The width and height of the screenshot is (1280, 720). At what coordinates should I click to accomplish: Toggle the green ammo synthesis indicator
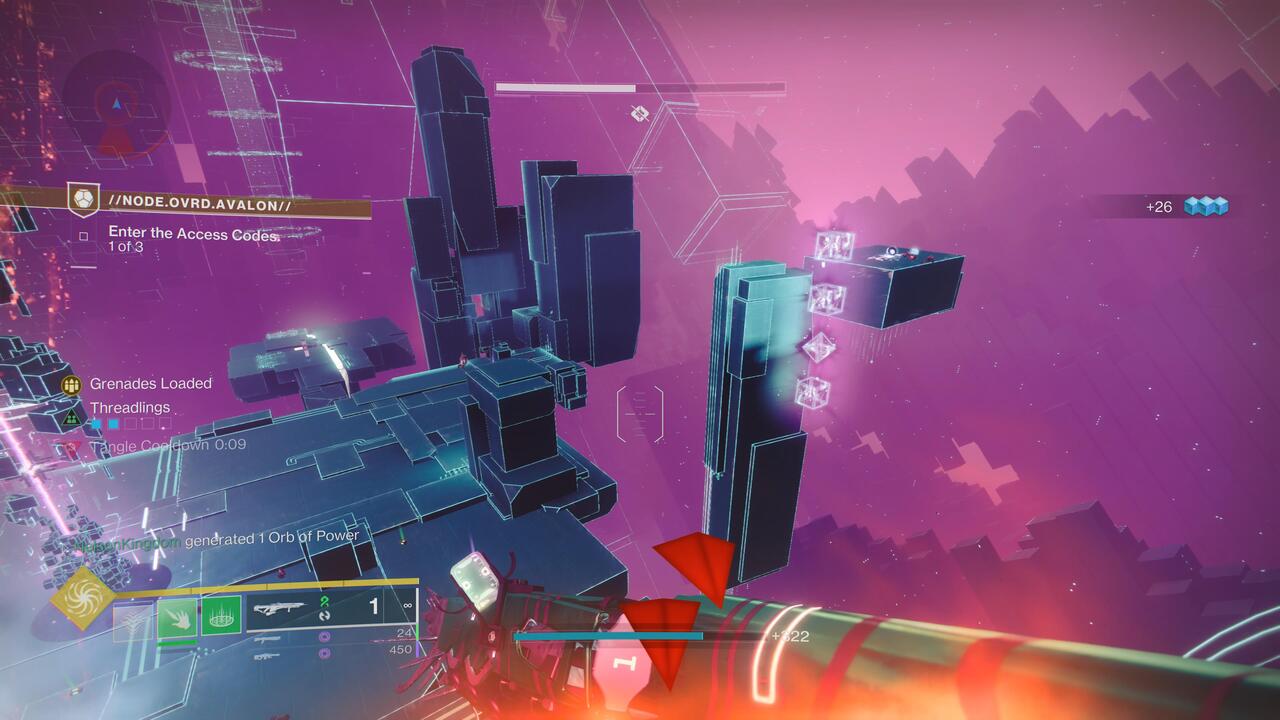pyautogui.click(x=325, y=602)
